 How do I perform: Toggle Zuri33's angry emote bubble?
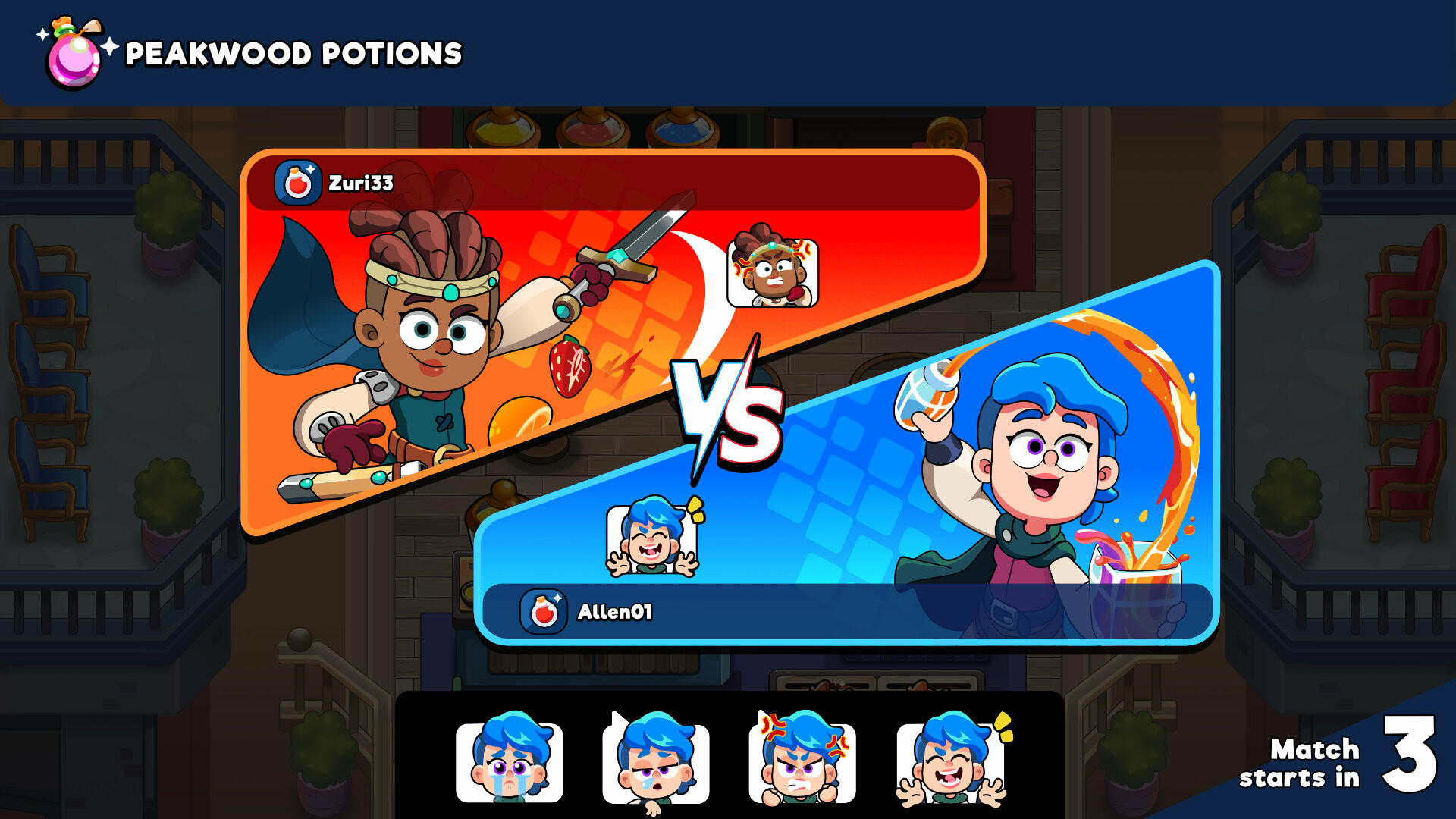(x=772, y=275)
